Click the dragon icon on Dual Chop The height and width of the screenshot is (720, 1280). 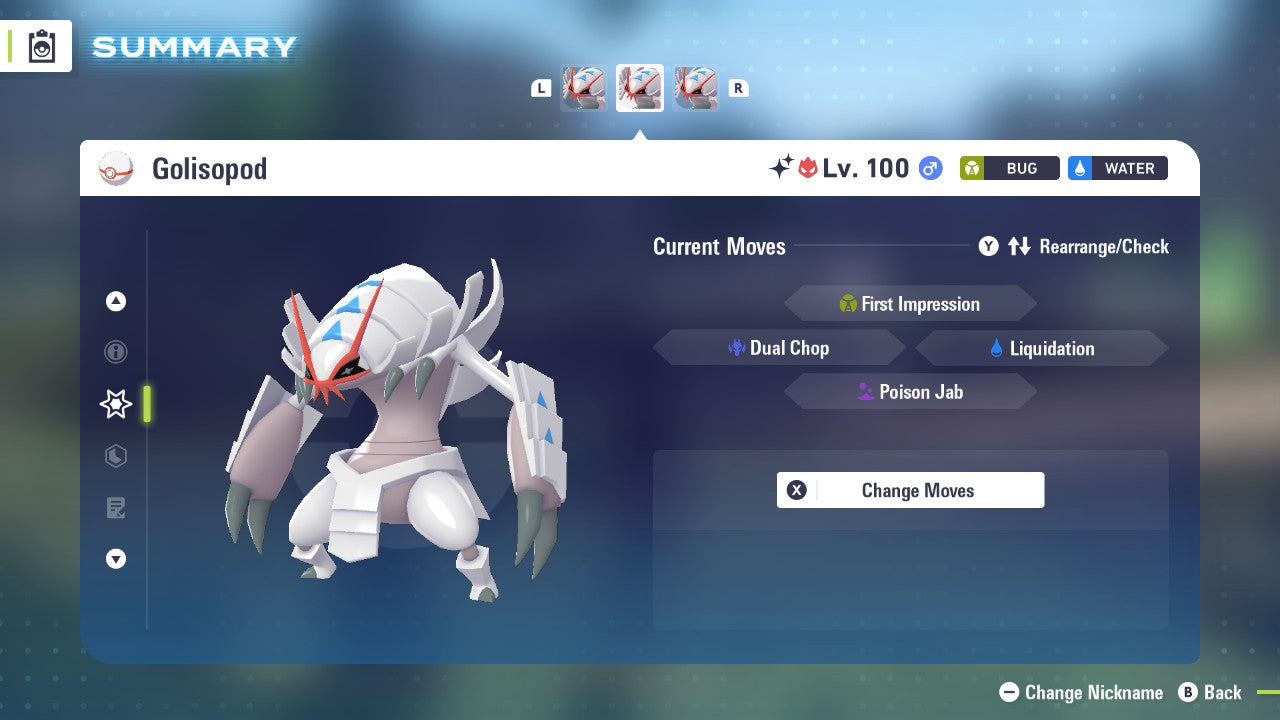737,348
